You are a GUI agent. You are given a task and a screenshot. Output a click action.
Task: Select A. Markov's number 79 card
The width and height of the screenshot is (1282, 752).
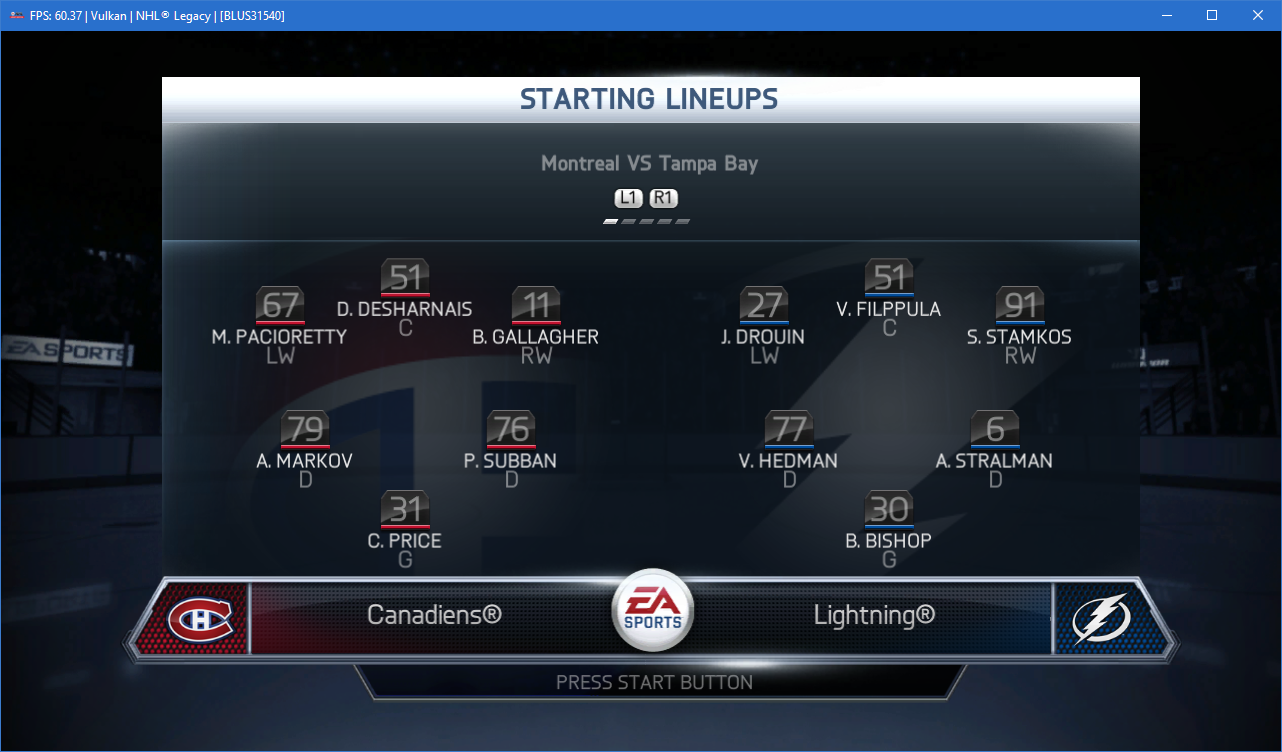305,429
